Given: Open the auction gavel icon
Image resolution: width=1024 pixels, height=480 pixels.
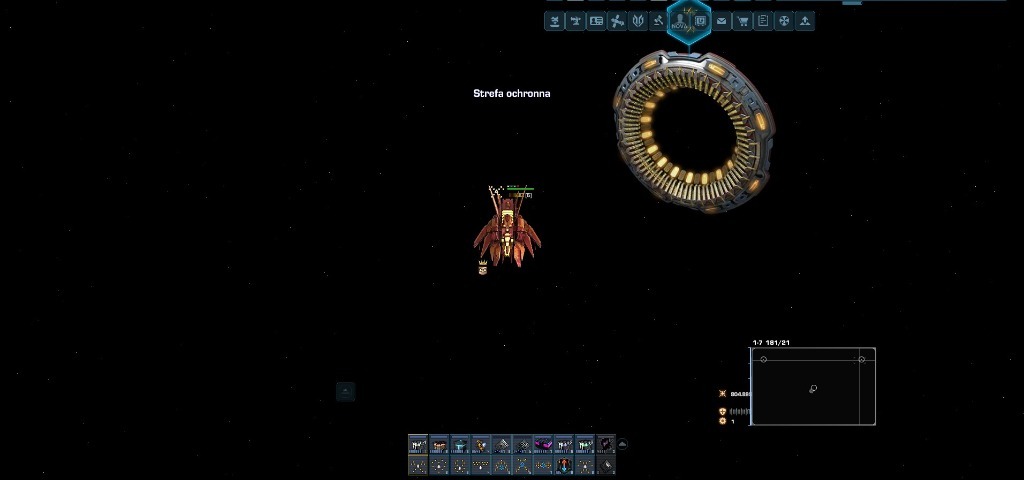Looking at the screenshot, I should [x=658, y=21].
